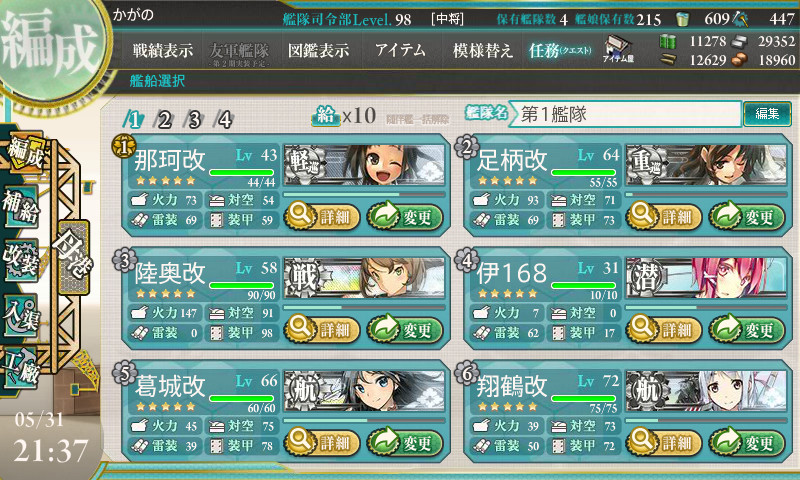Image resolution: width=800 pixels, height=480 pixels.
Task: Open the 戦績表示 records menu
Action: [163, 50]
